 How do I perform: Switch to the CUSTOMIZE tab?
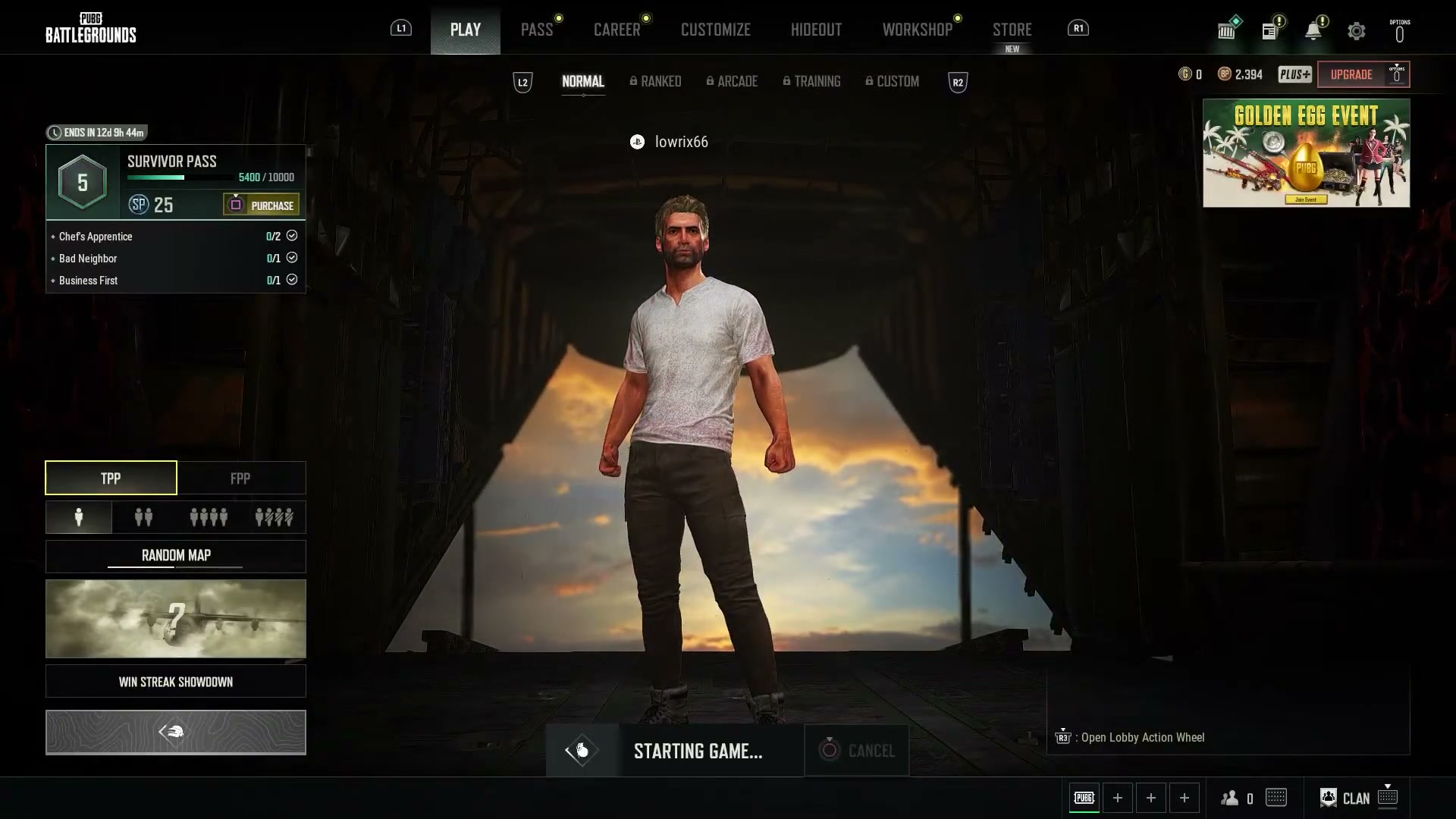pyautogui.click(x=715, y=30)
